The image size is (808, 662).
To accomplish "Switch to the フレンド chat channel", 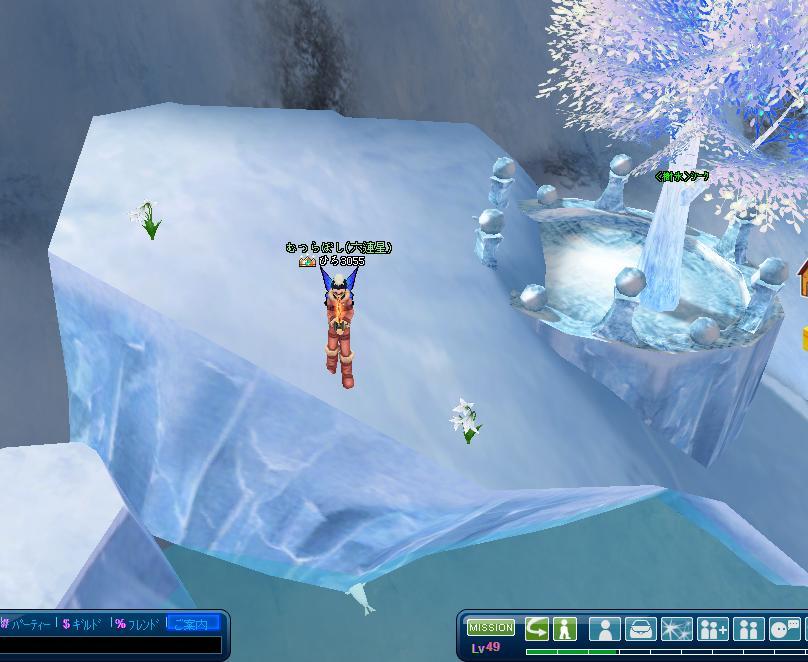I will tap(138, 624).
